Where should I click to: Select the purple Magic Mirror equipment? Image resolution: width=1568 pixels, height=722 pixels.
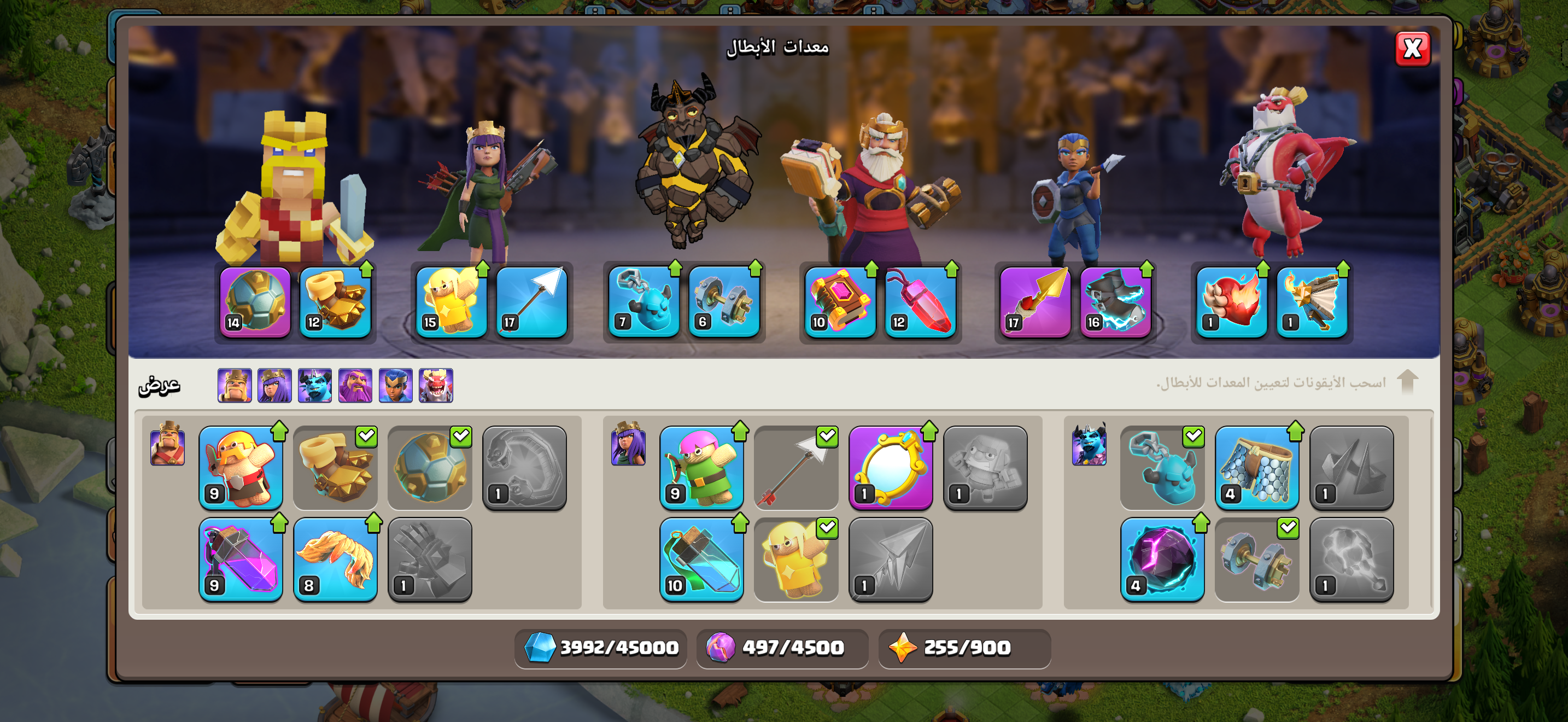tap(891, 468)
